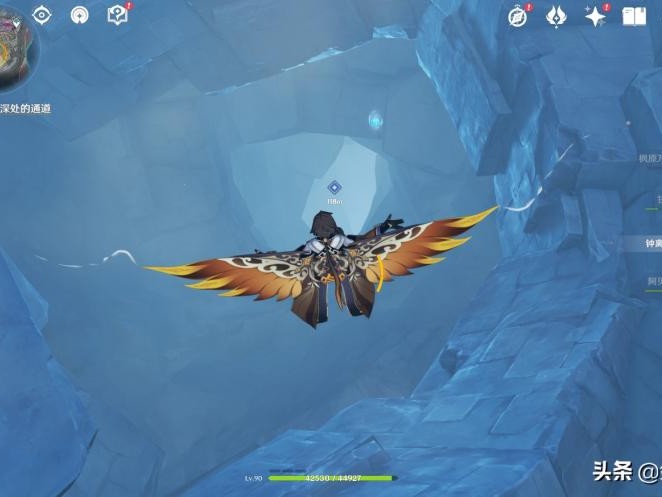Click the diamond quest marker showing distance
Screen dimensions: 662x497
point(335,187)
